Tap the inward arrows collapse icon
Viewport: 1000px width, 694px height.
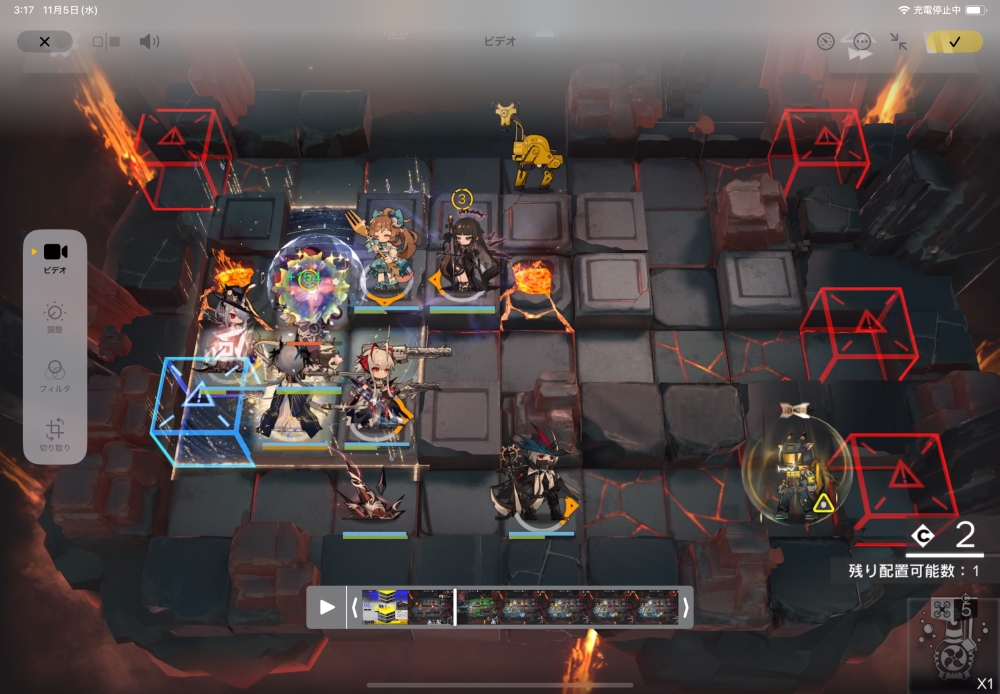898,42
